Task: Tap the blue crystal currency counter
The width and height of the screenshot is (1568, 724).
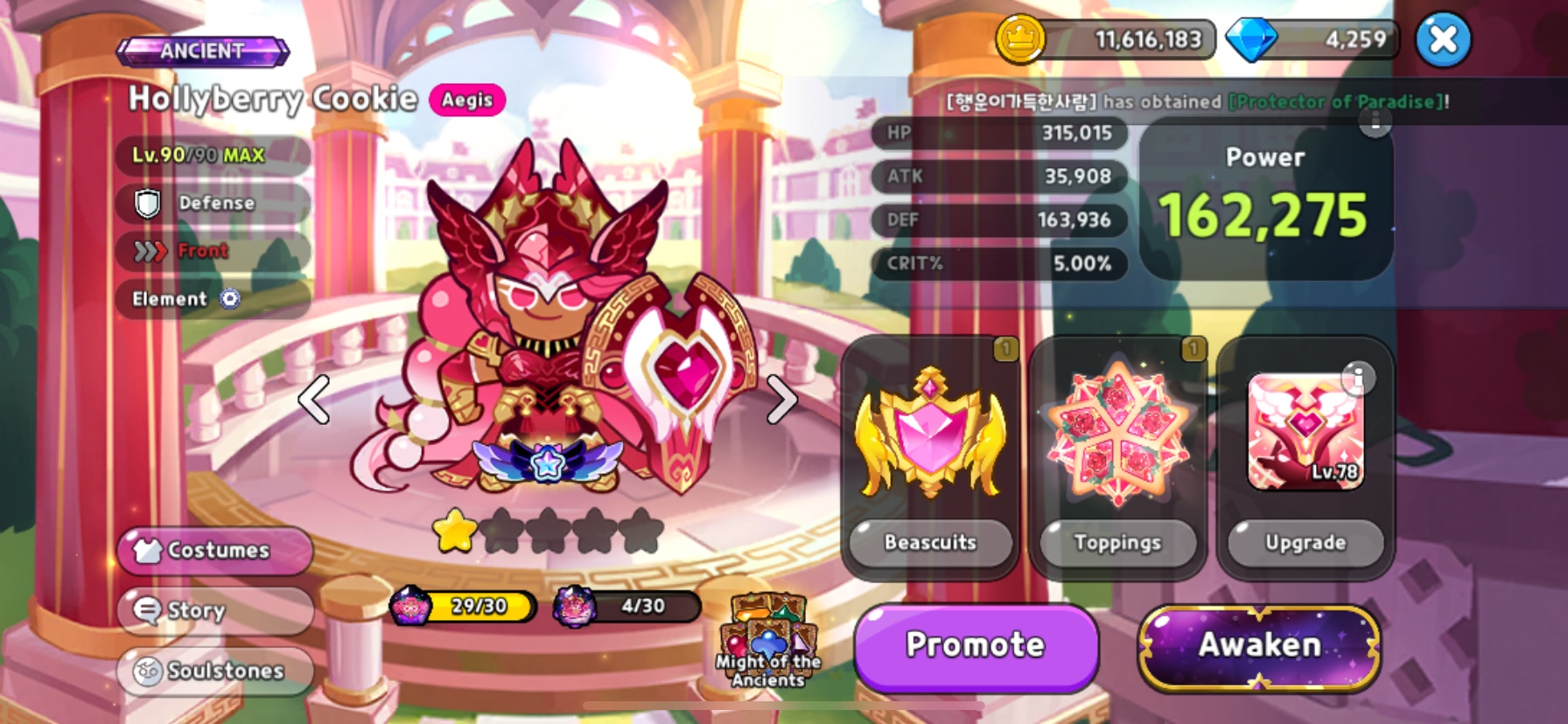Action: click(x=1312, y=40)
